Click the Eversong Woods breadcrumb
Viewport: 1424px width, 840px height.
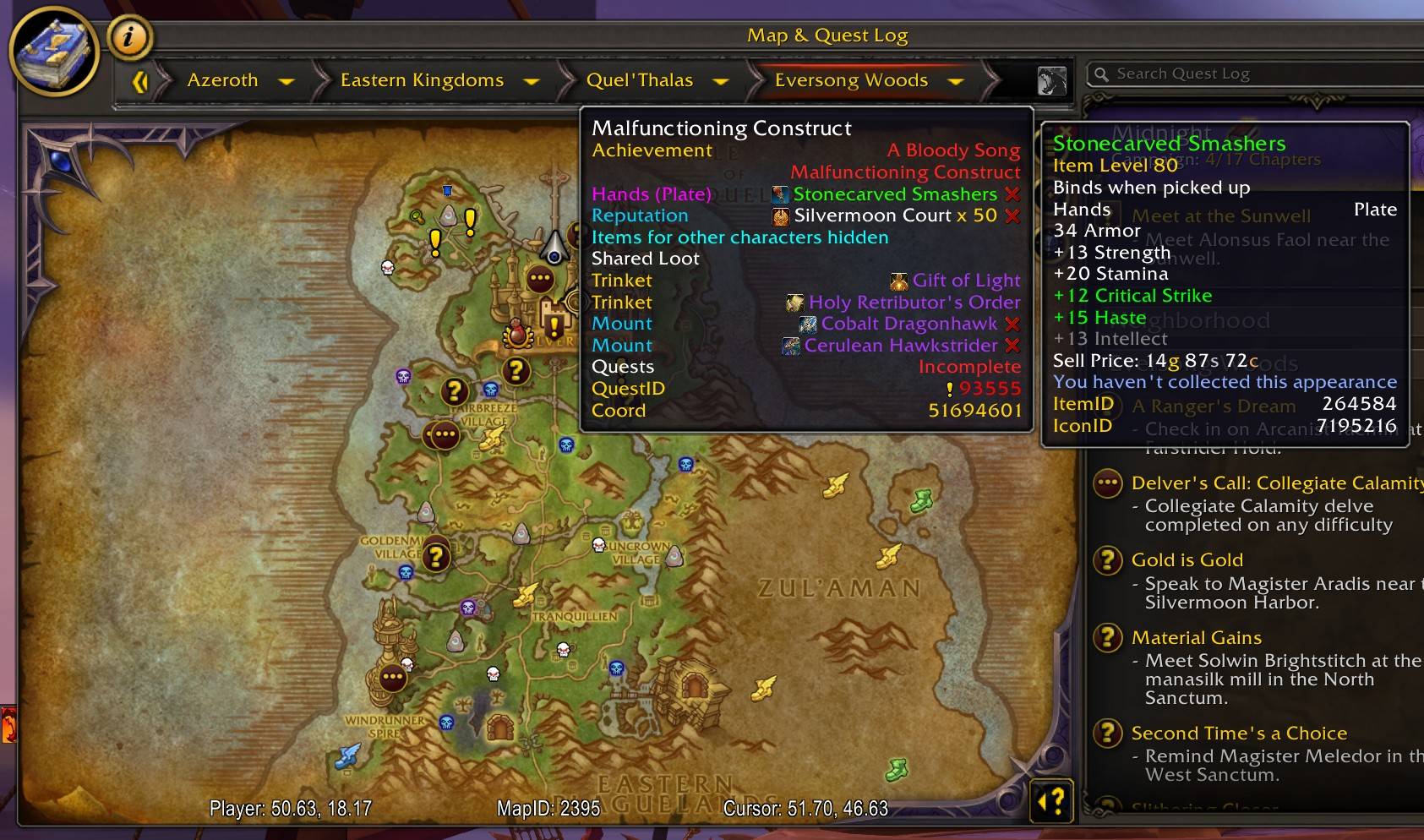tap(851, 80)
